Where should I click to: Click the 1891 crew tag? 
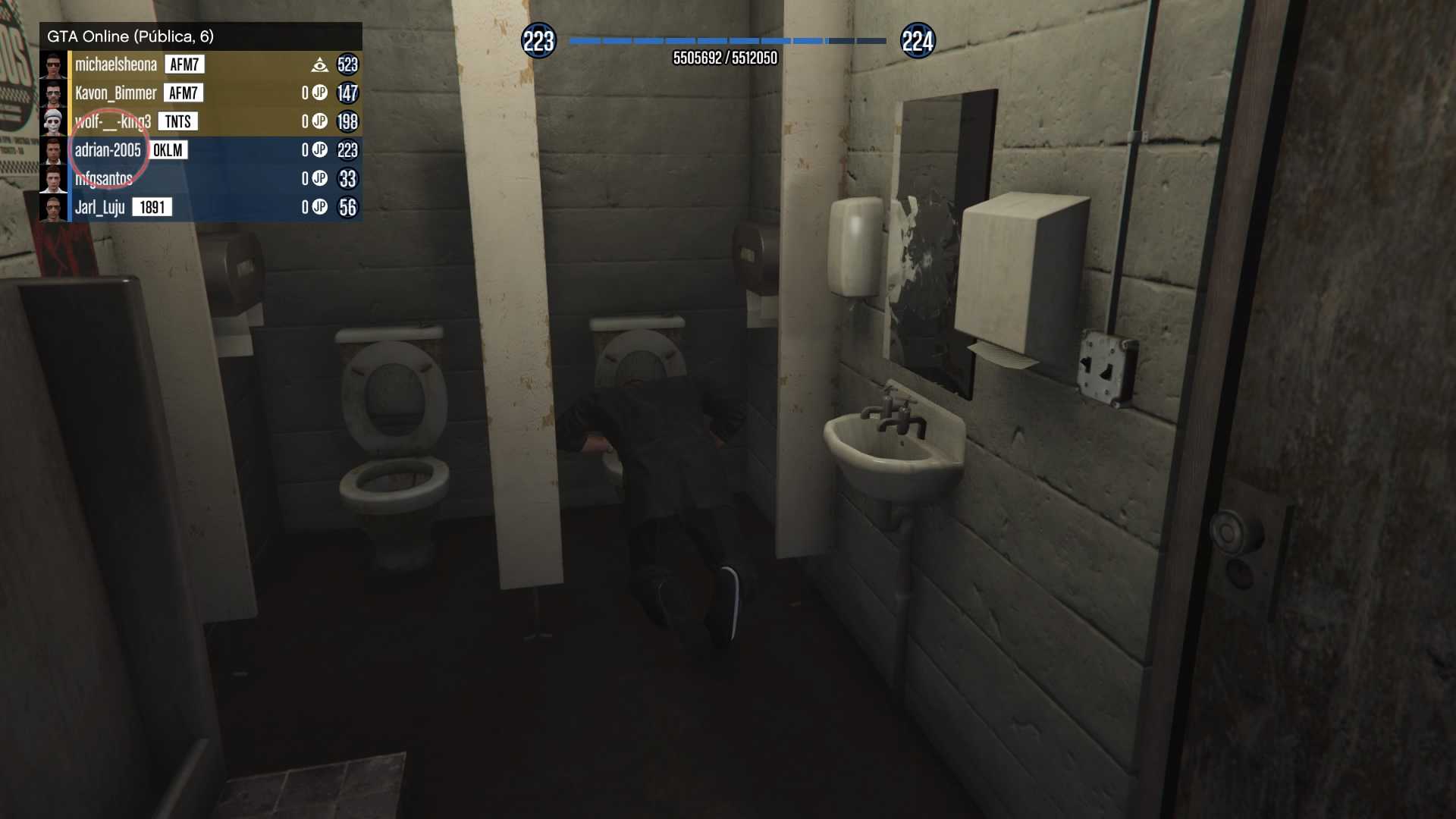[152, 208]
